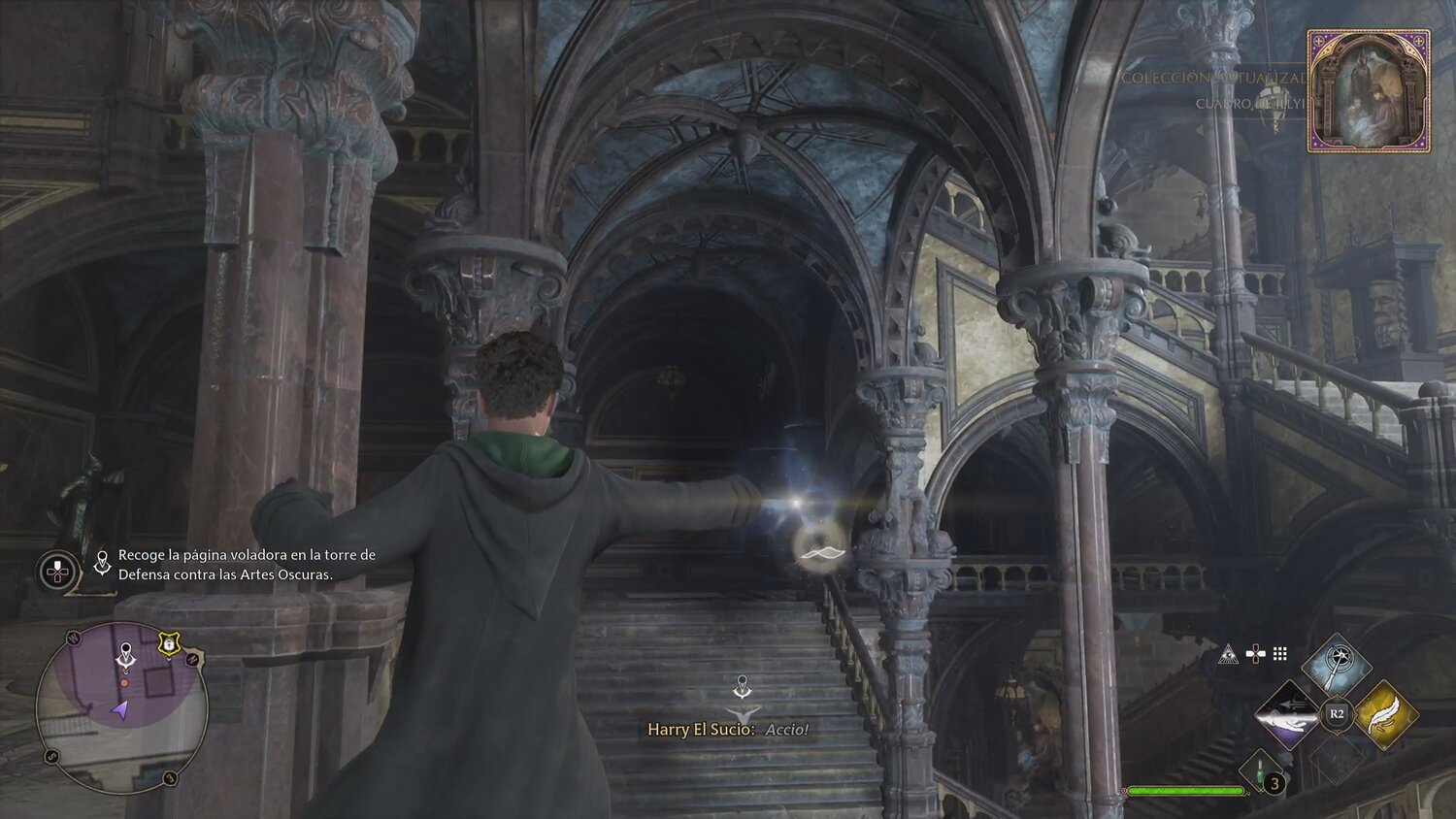The height and width of the screenshot is (819, 1456).
Task: Click the locked shield icon on the minimap
Action: (x=169, y=644)
